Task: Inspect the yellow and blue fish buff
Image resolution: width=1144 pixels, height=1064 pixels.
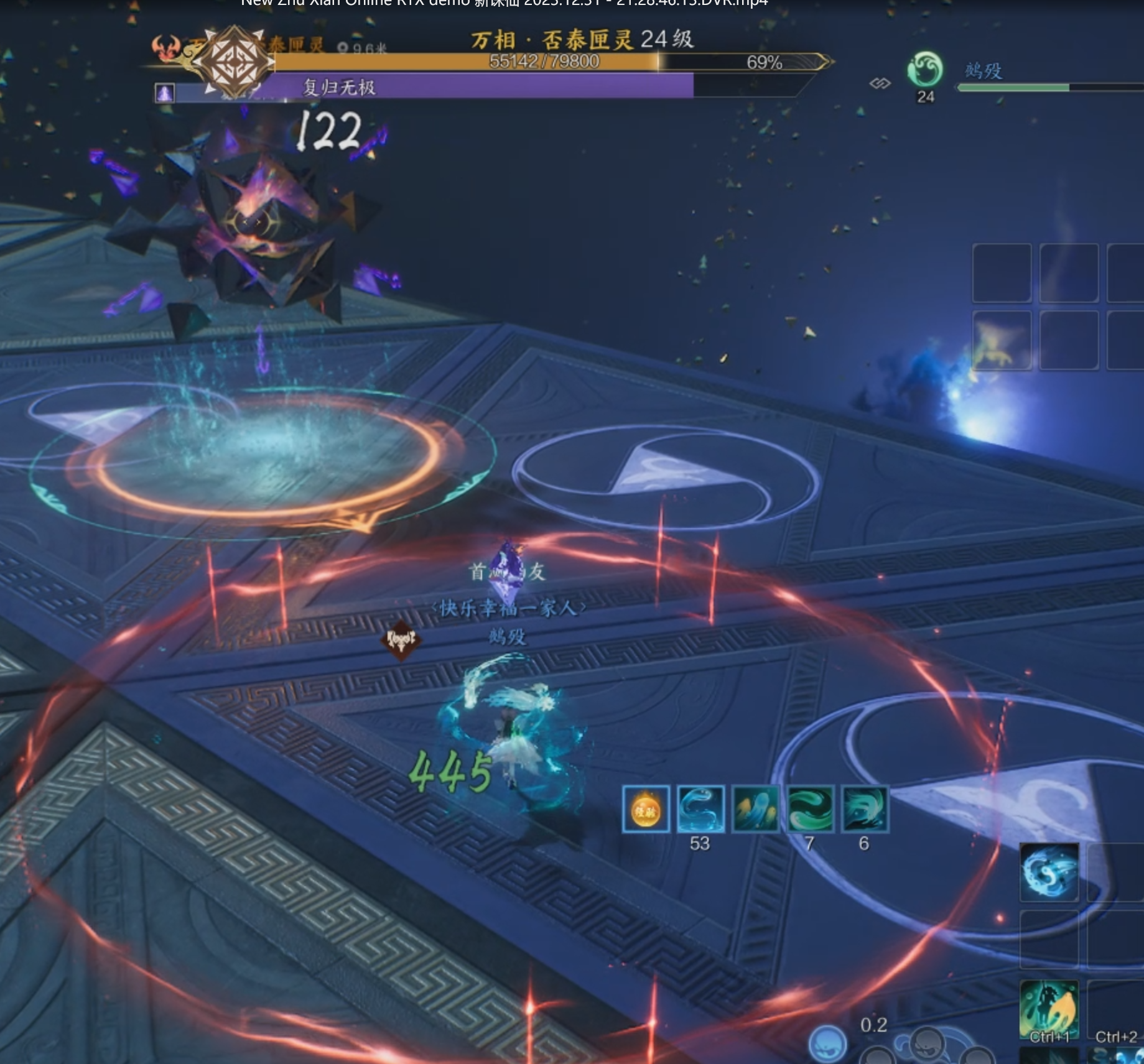Action: (x=755, y=809)
